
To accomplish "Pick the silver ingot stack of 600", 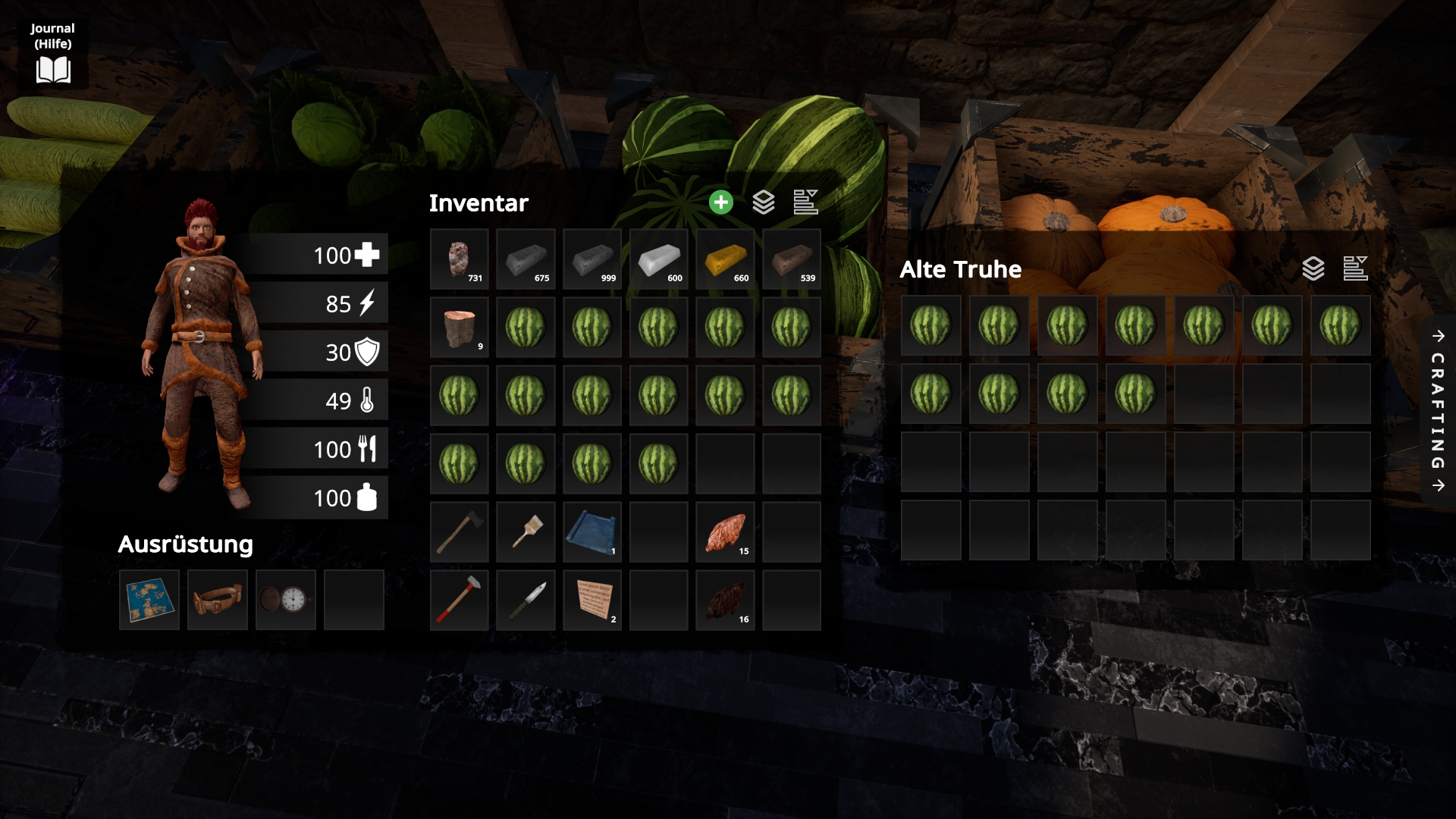I will [x=658, y=259].
